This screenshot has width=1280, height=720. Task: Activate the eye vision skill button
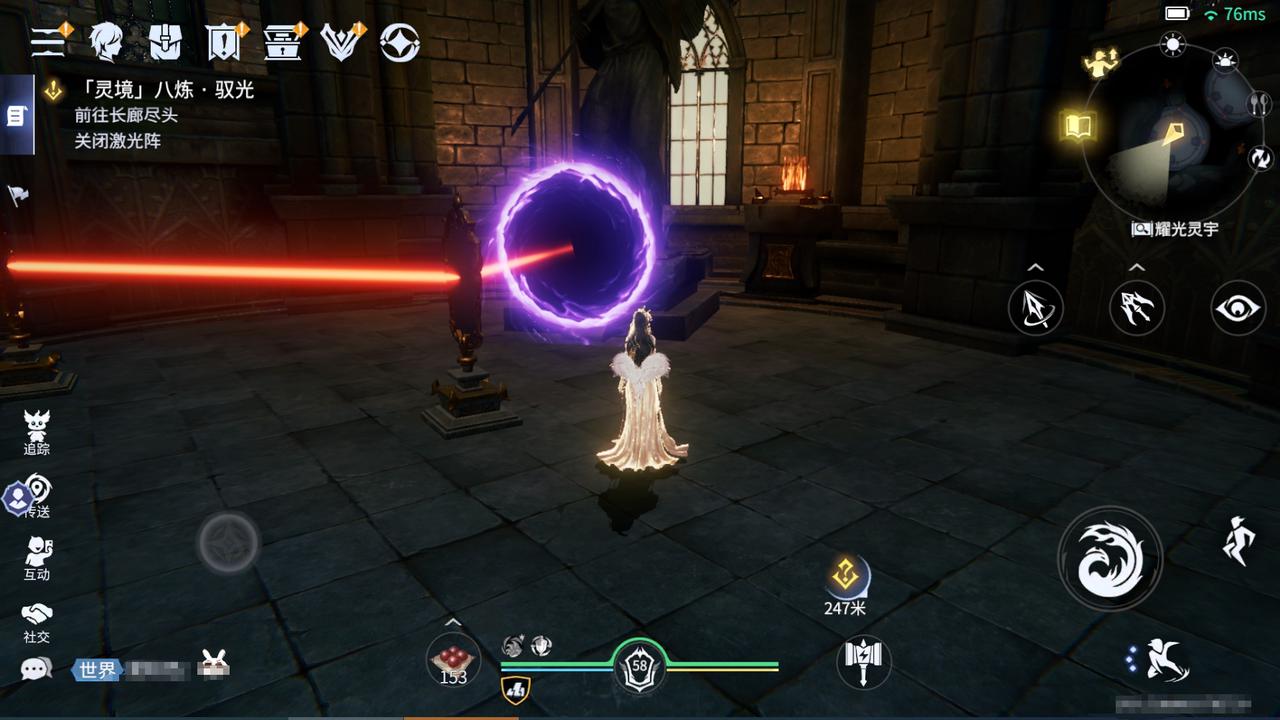point(1238,307)
